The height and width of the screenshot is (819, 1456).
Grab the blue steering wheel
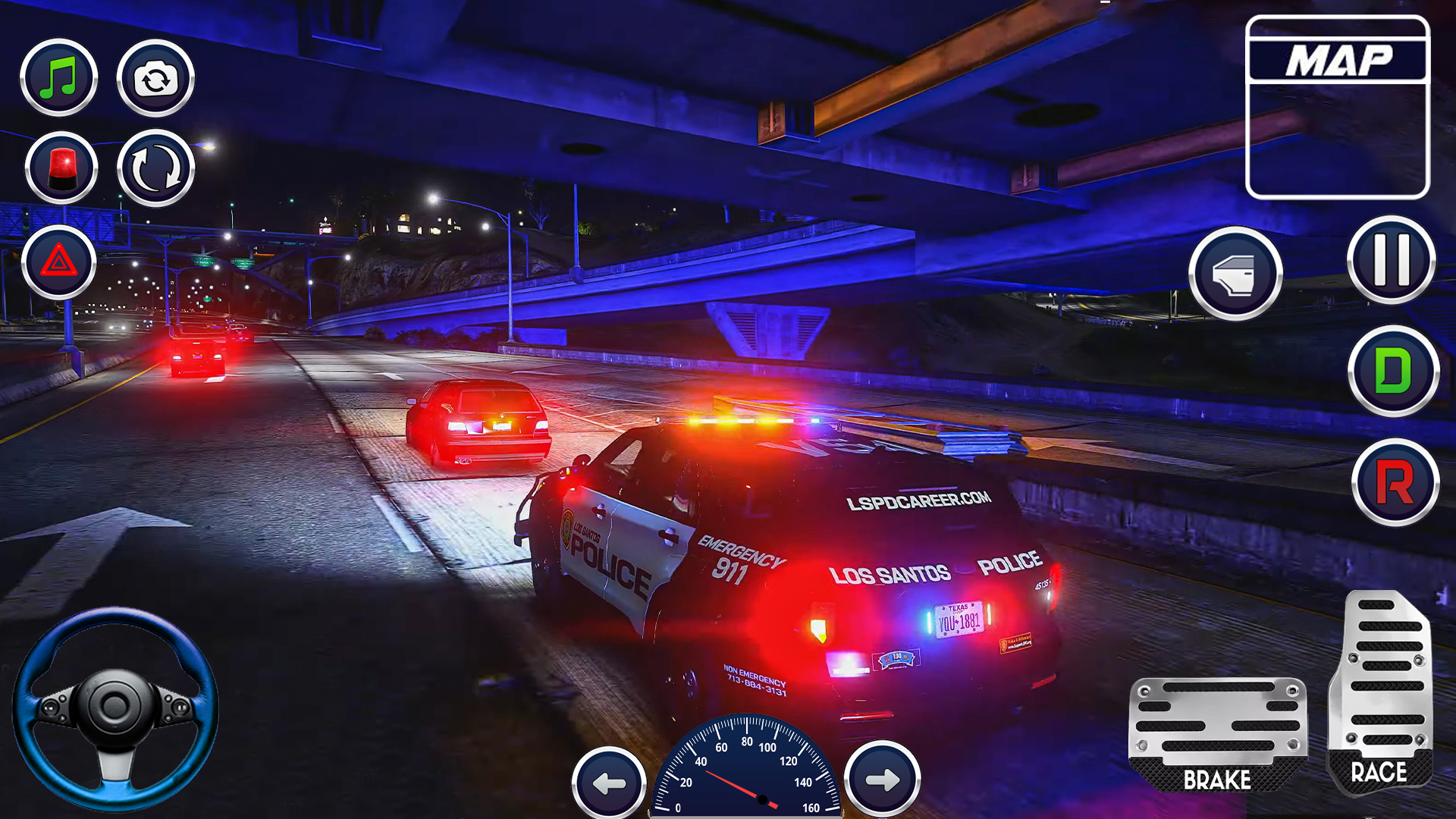click(x=115, y=708)
